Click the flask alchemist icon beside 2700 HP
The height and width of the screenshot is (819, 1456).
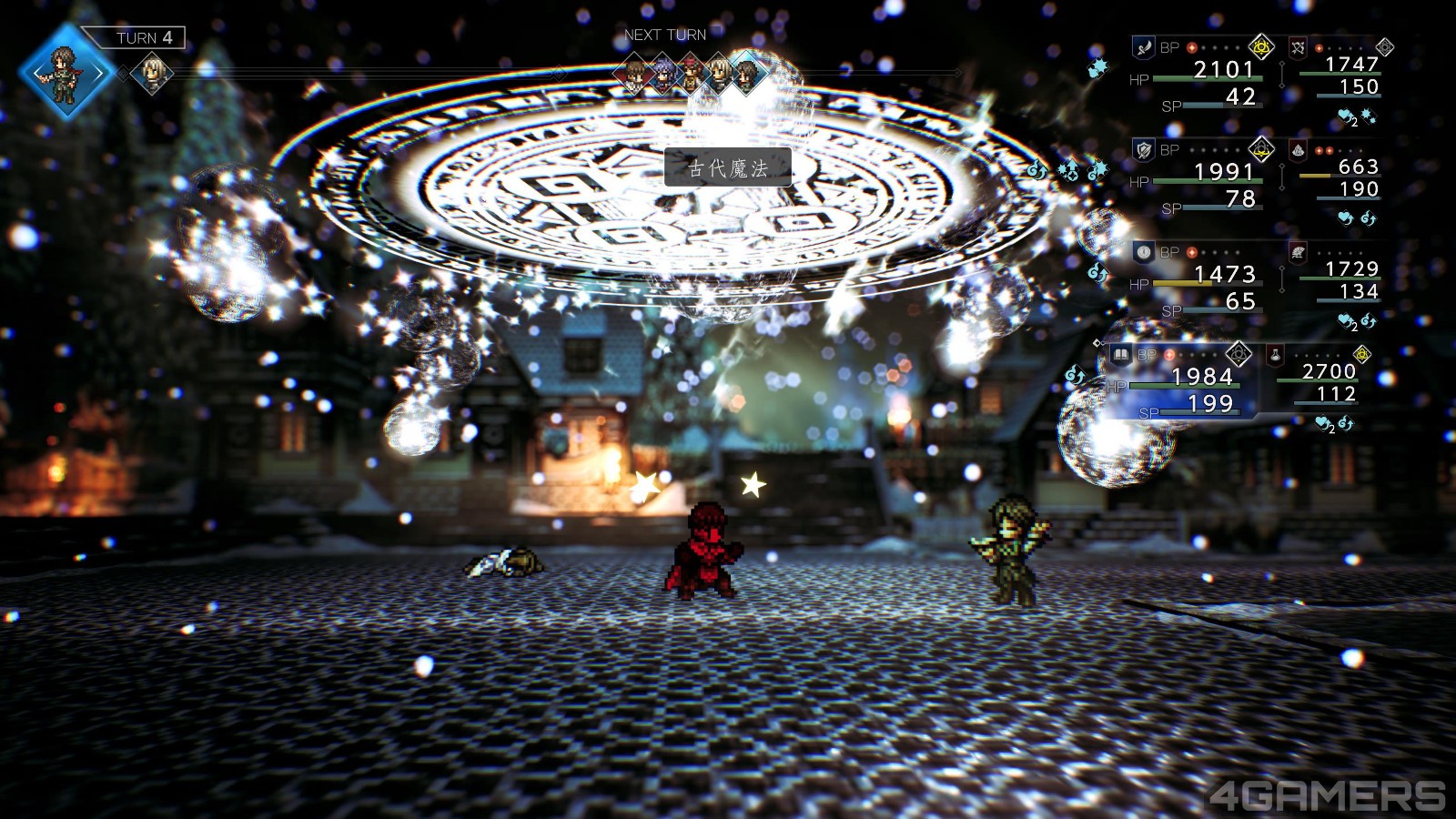point(1275,355)
